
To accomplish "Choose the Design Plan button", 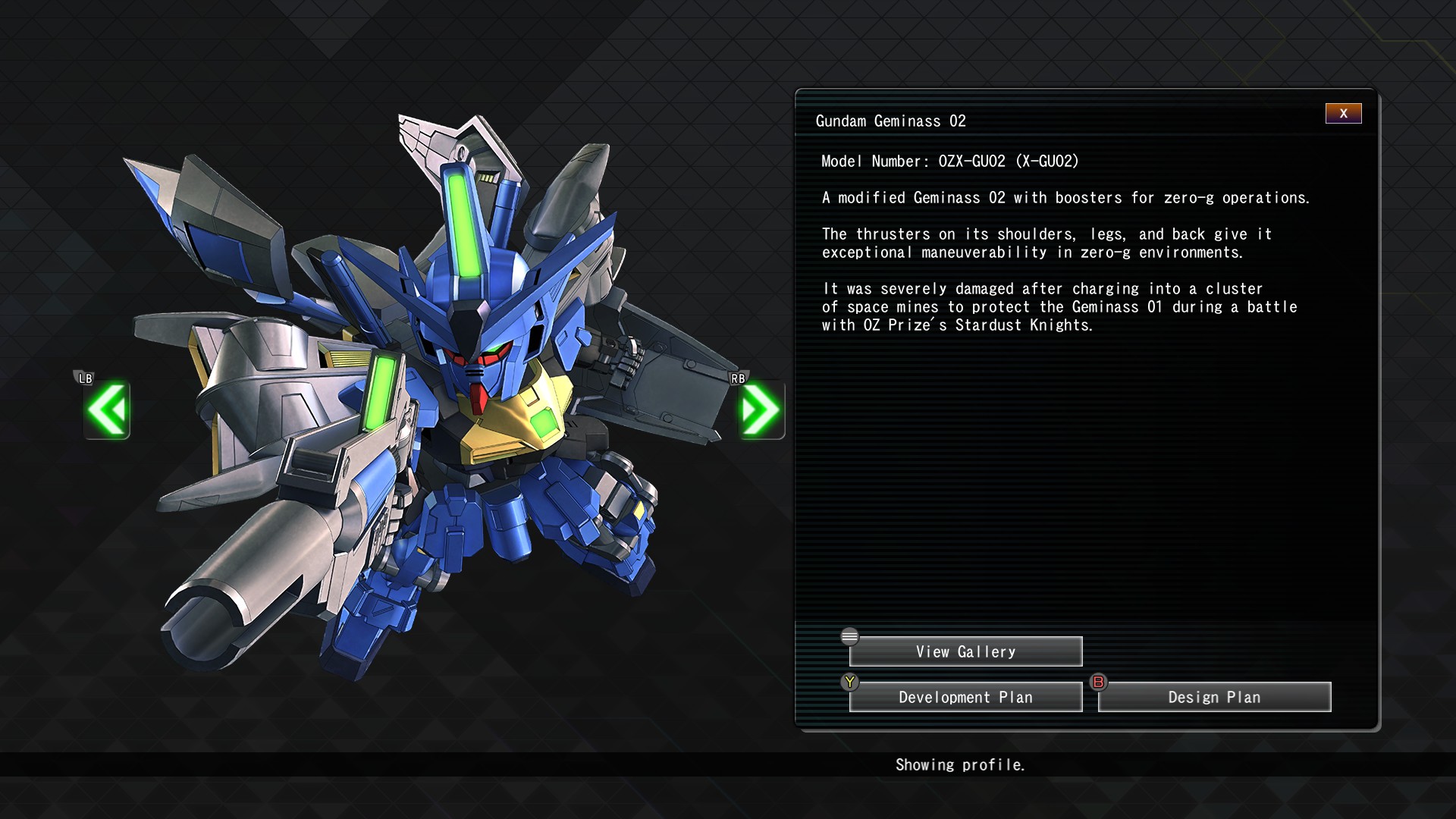I will [x=1214, y=697].
